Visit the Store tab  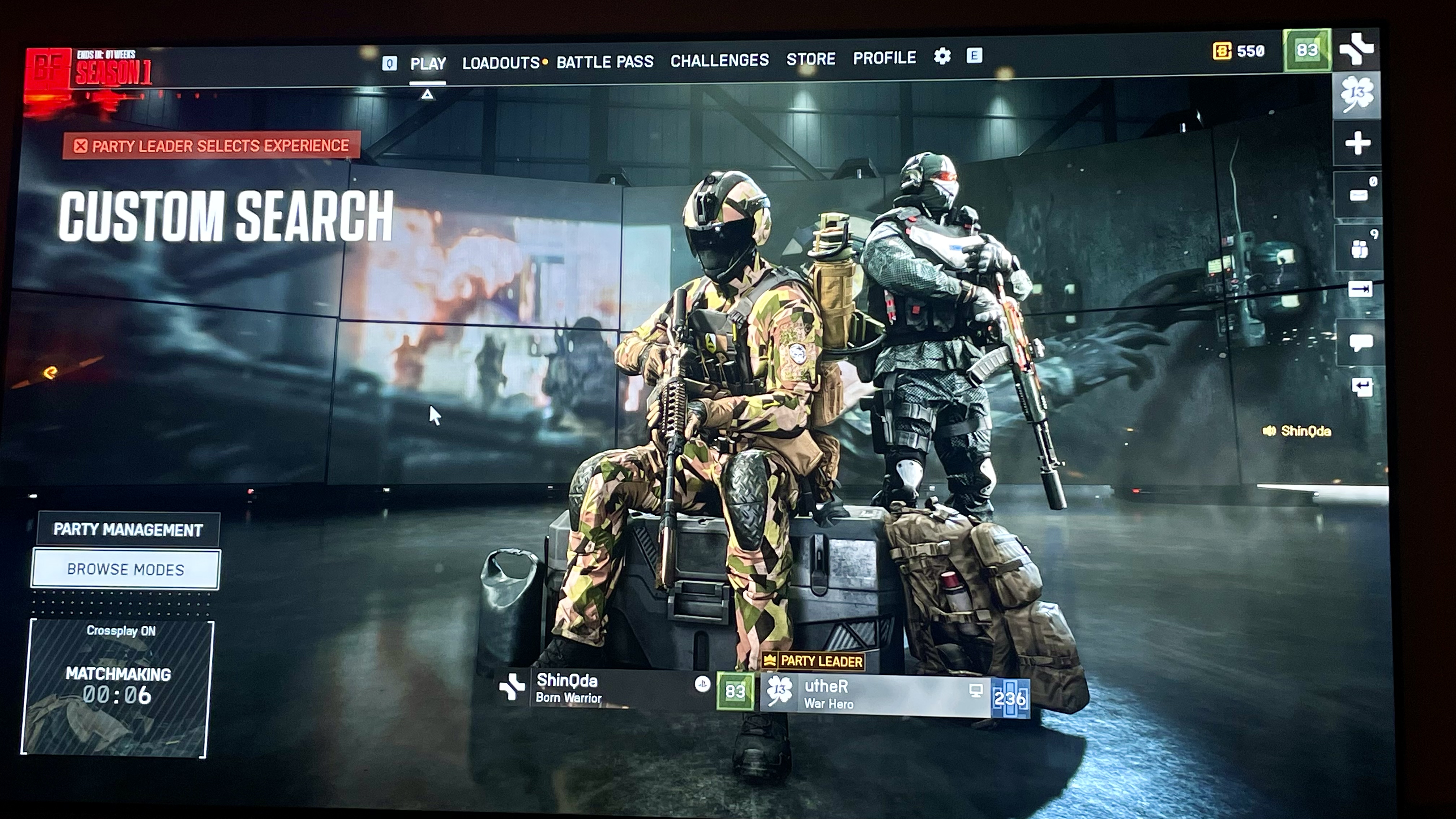point(811,59)
